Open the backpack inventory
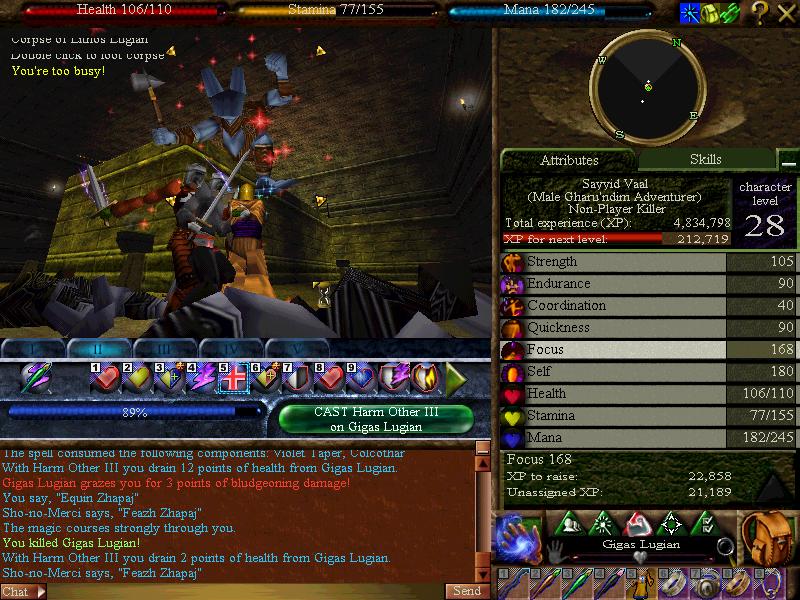Image resolution: width=800 pixels, height=600 pixels. tap(766, 534)
